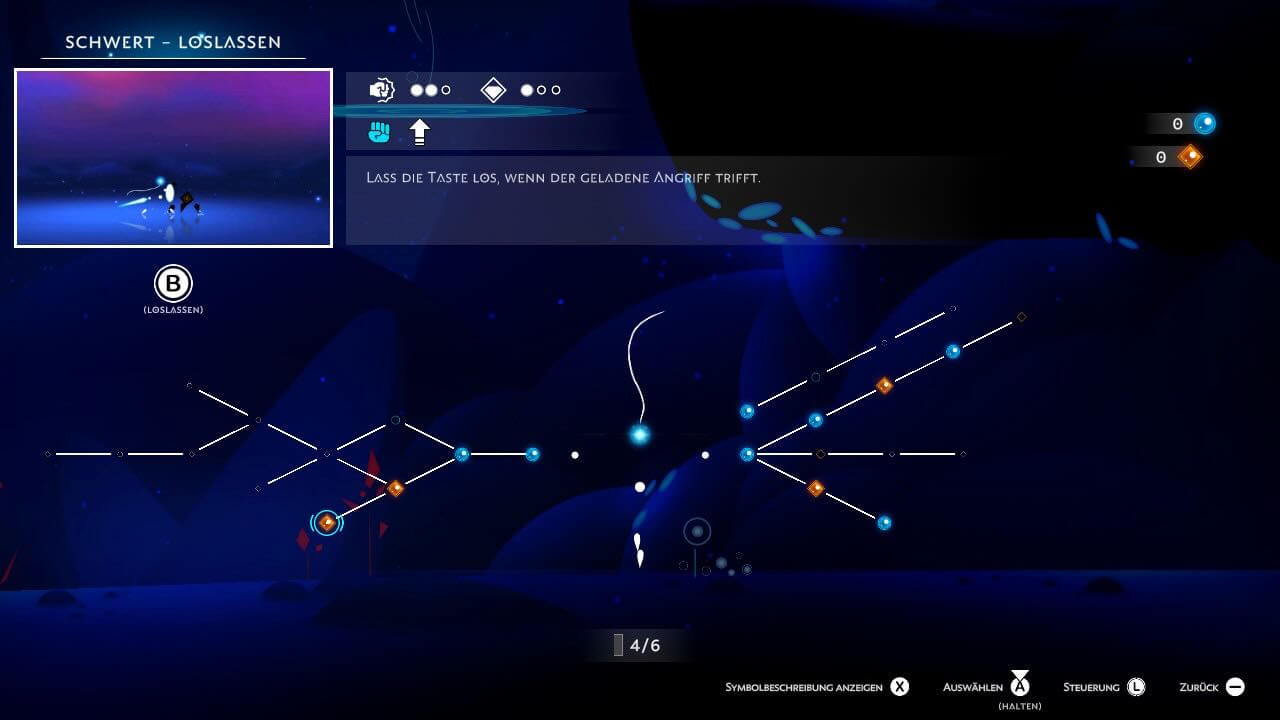Choose the large glowing blue central node
This screenshot has width=1280, height=720.
pyautogui.click(x=639, y=434)
